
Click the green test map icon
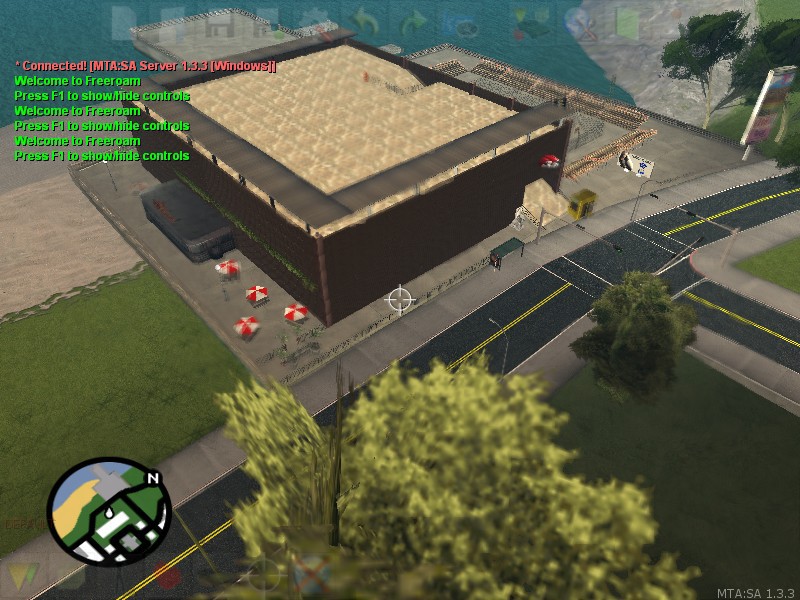pyautogui.click(x=627, y=24)
